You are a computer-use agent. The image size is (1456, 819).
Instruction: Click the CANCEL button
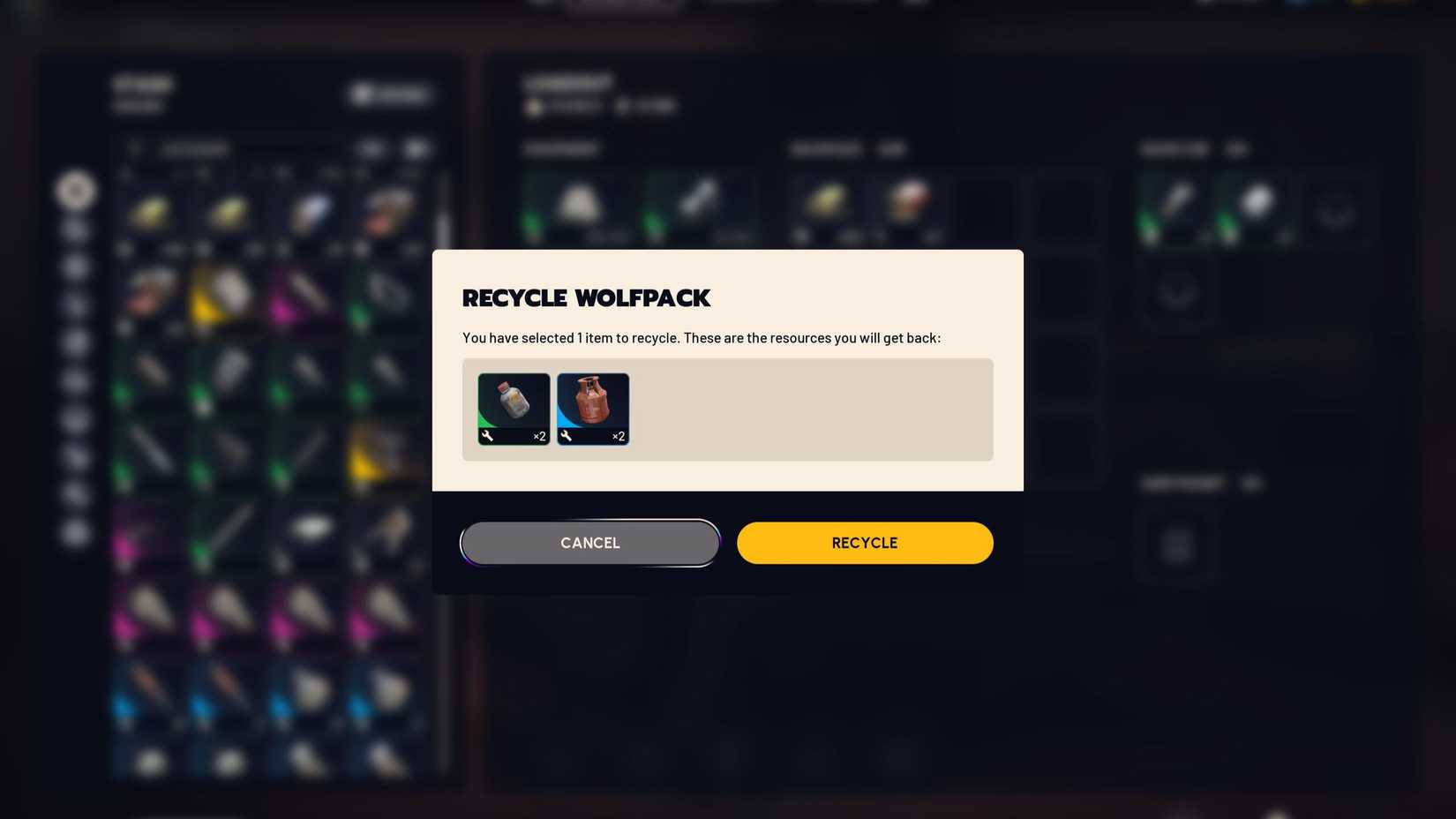589,542
